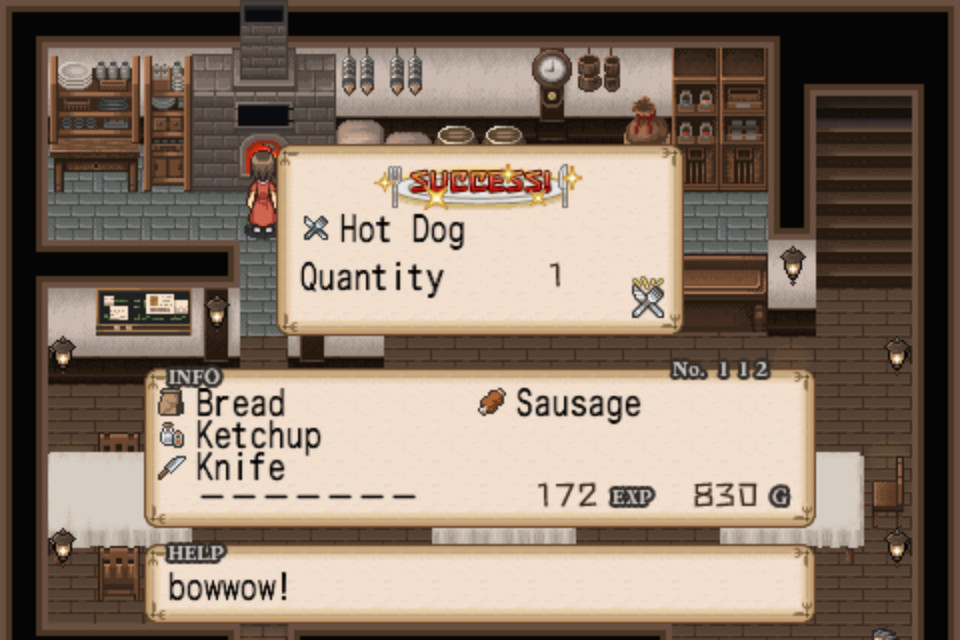Select the Sausage ingredient
This screenshot has width=960, height=640.
(x=560, y=404)
